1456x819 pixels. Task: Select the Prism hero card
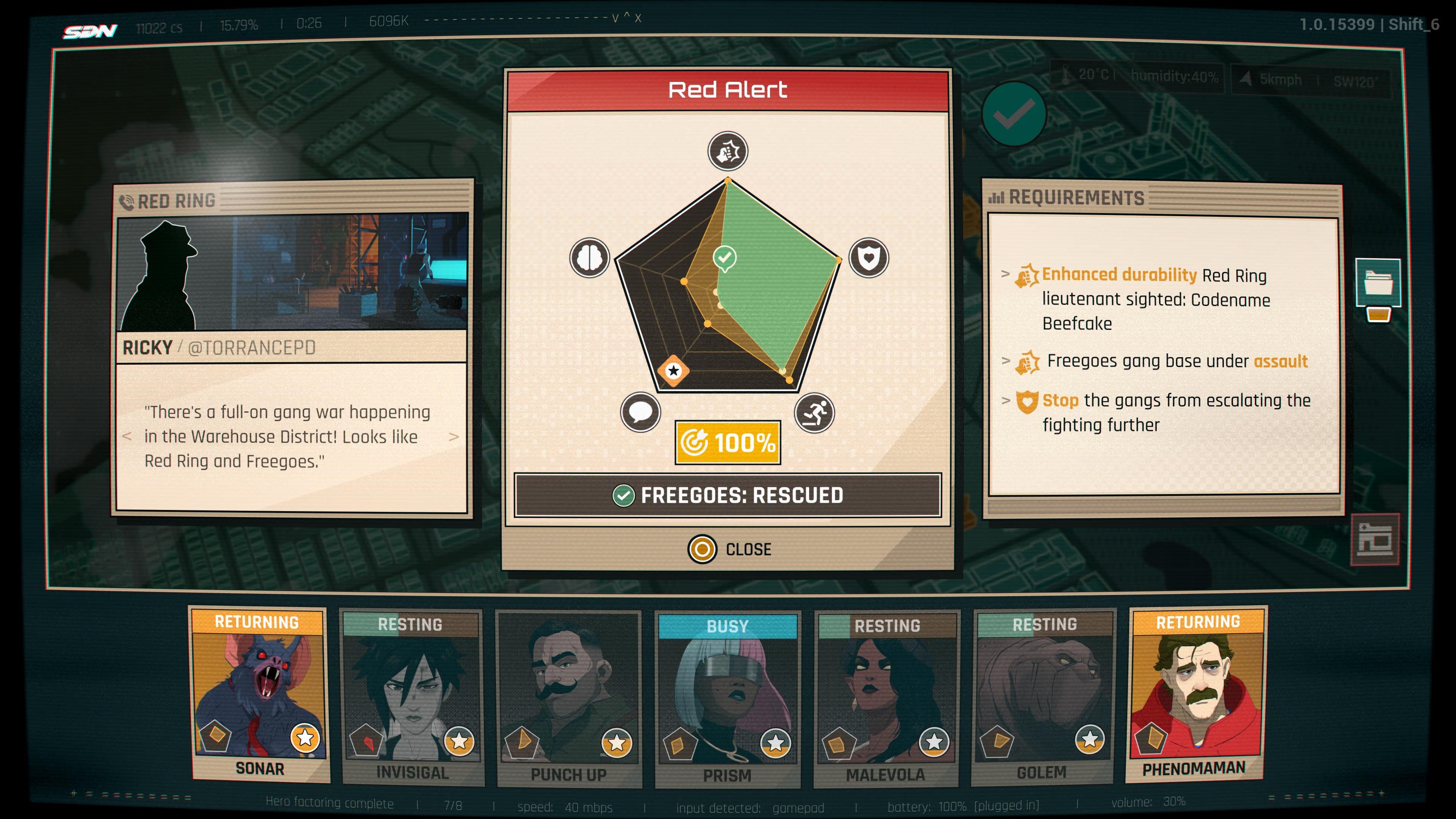(x=728, y=700)
